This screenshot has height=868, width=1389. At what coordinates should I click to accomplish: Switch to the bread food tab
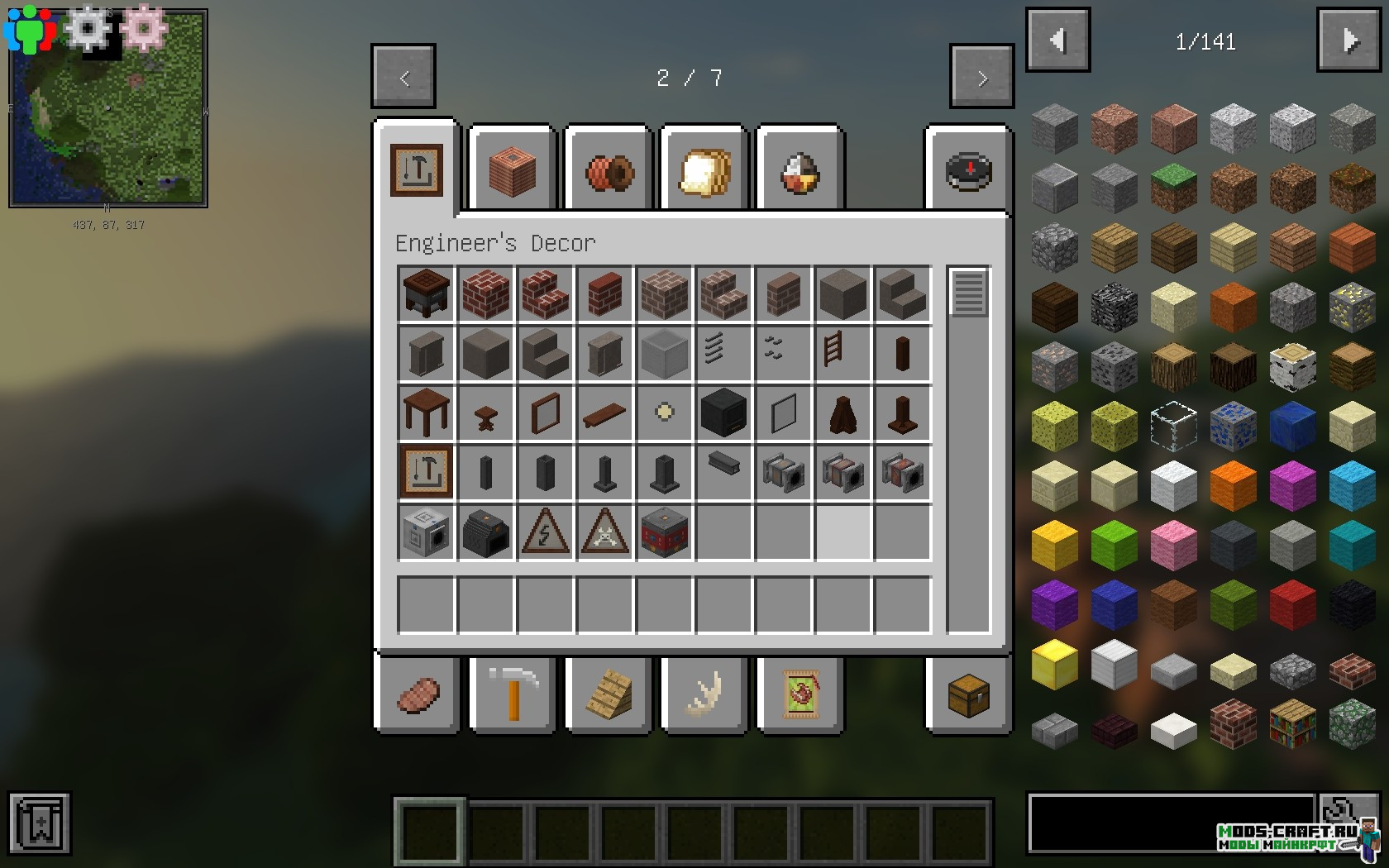click(704, 173)
